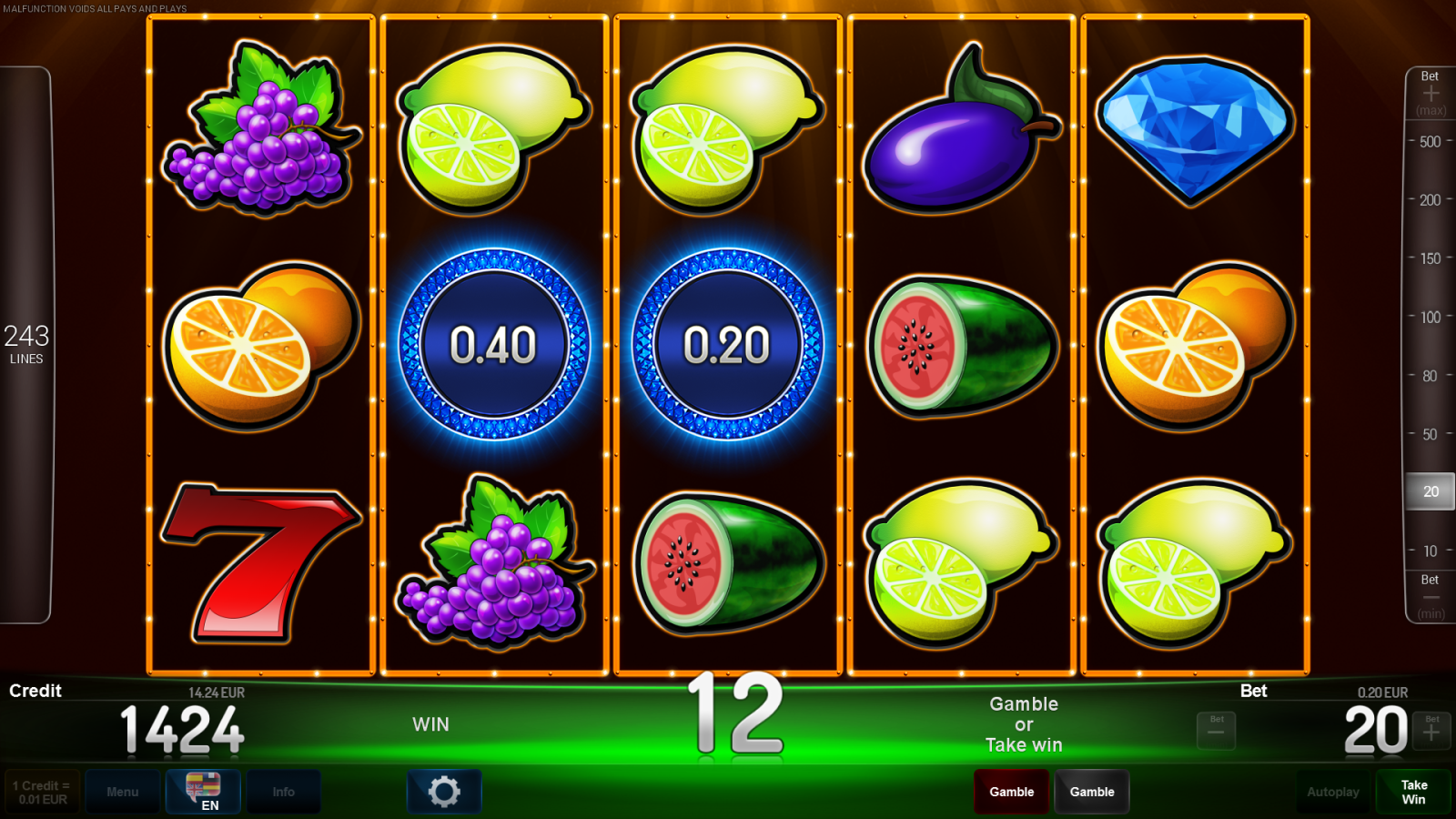Open the language selector showing EN flags
This screenshot has width=1456, height=819.
click(202, 792)
